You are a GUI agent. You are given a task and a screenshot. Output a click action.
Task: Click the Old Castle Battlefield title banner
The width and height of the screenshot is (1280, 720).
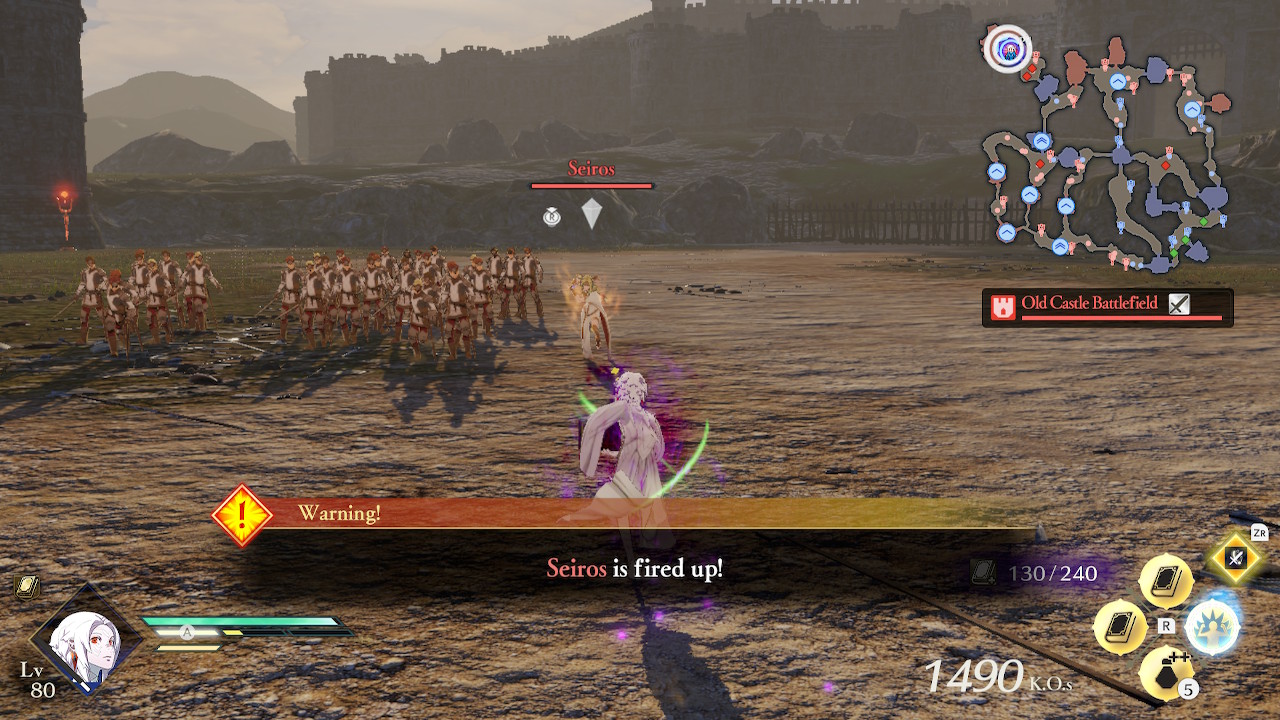tap(1090, 302)
